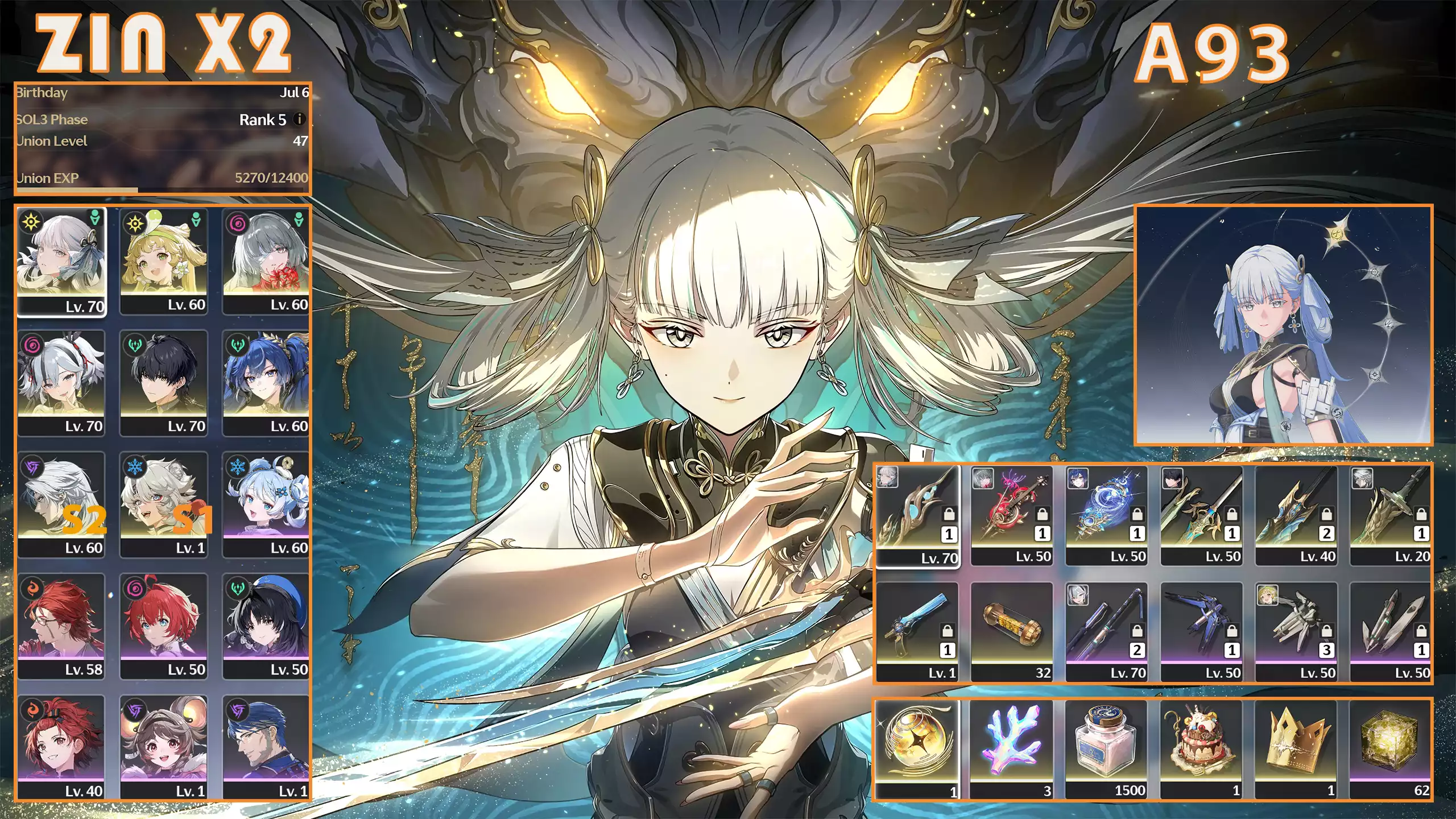Image resolution: width=1456 pixels, height=819 pixels.
Task: Select the Lv. 70 white-haired Spectro character
Action: click(61, 260)
